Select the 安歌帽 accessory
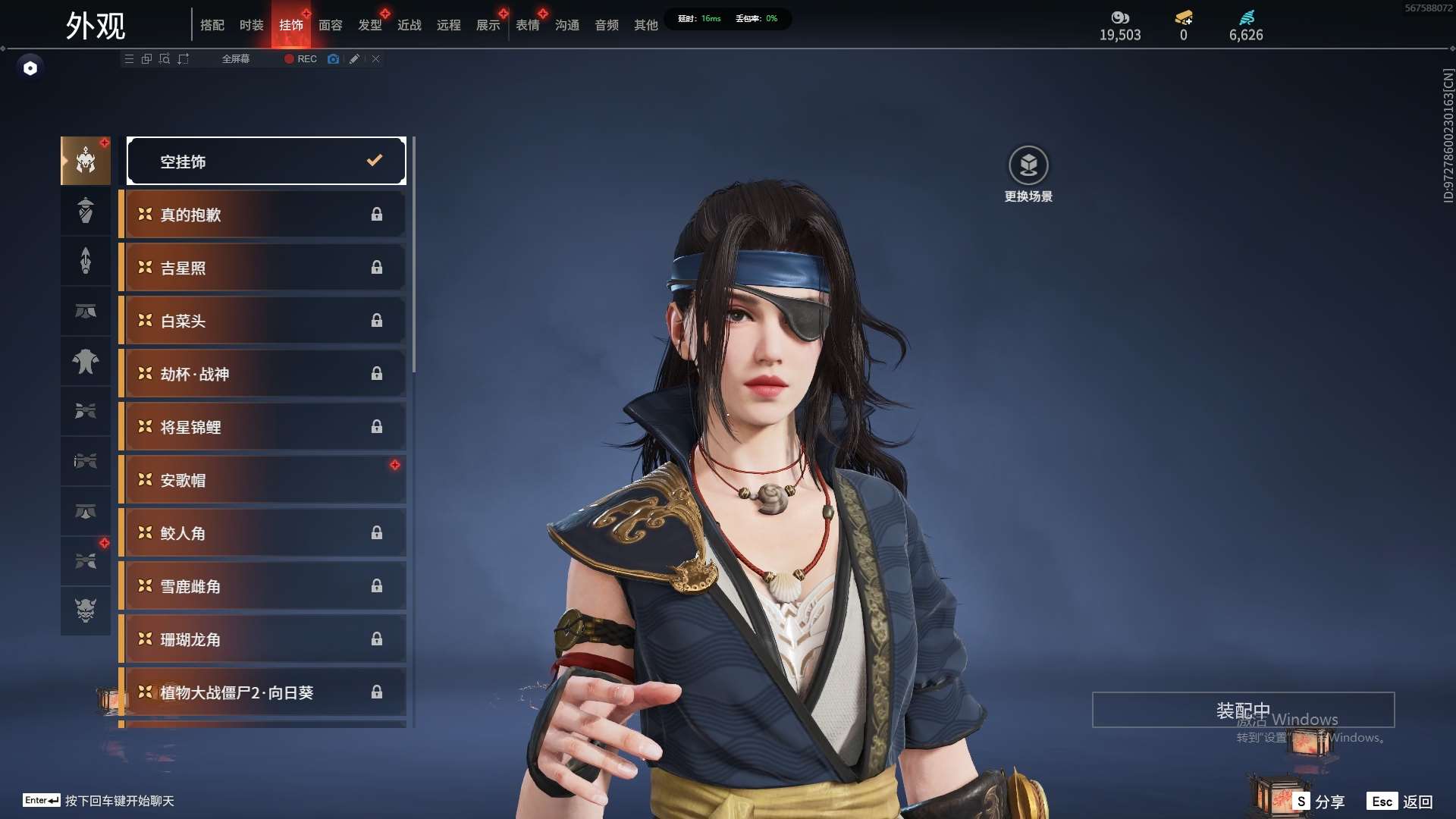 click(x=264, y=480)
